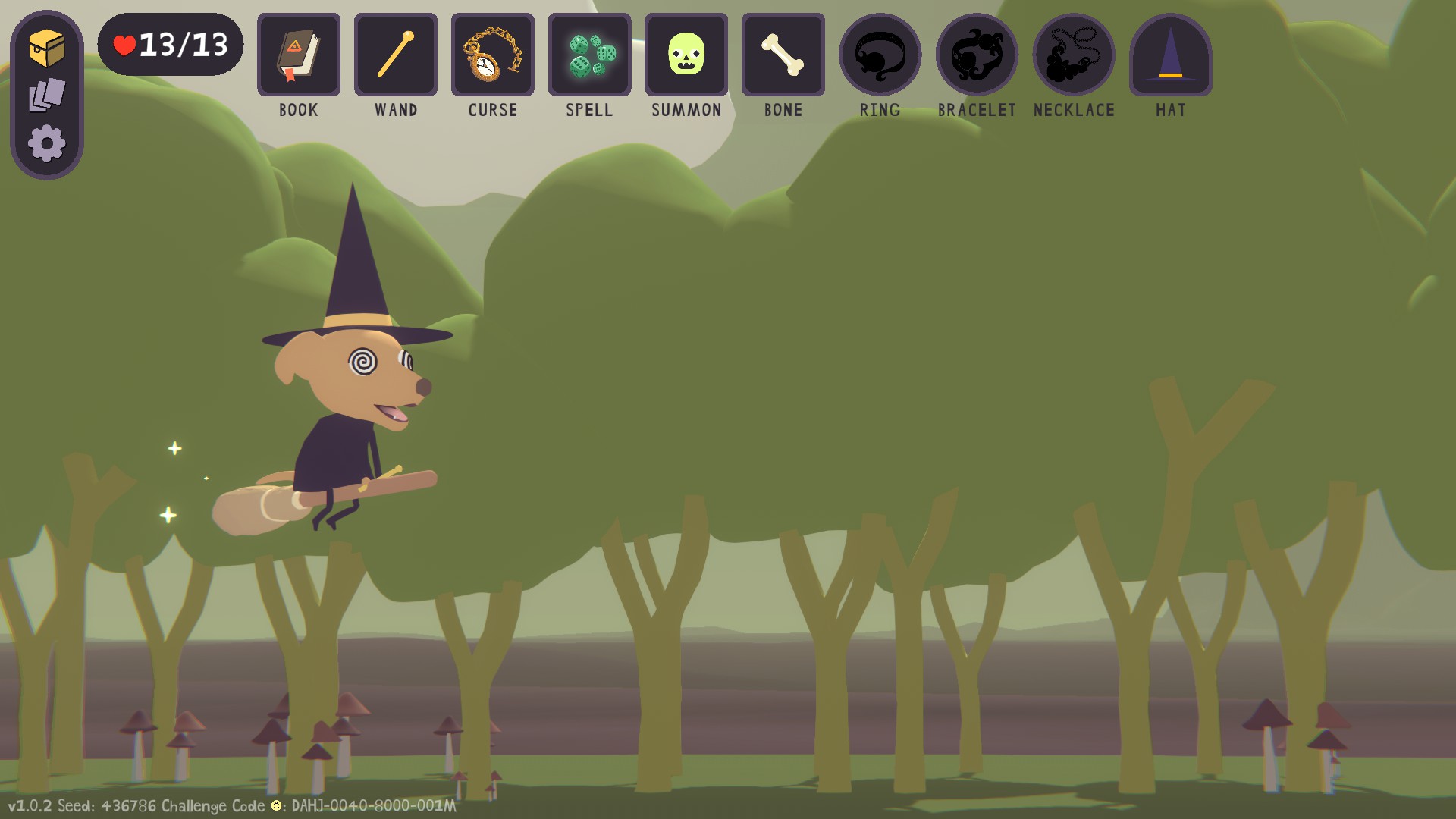Viewport: 1456px width, 819px height.
Task: Select the empty Necklace slot
Action: (1074, 55)
